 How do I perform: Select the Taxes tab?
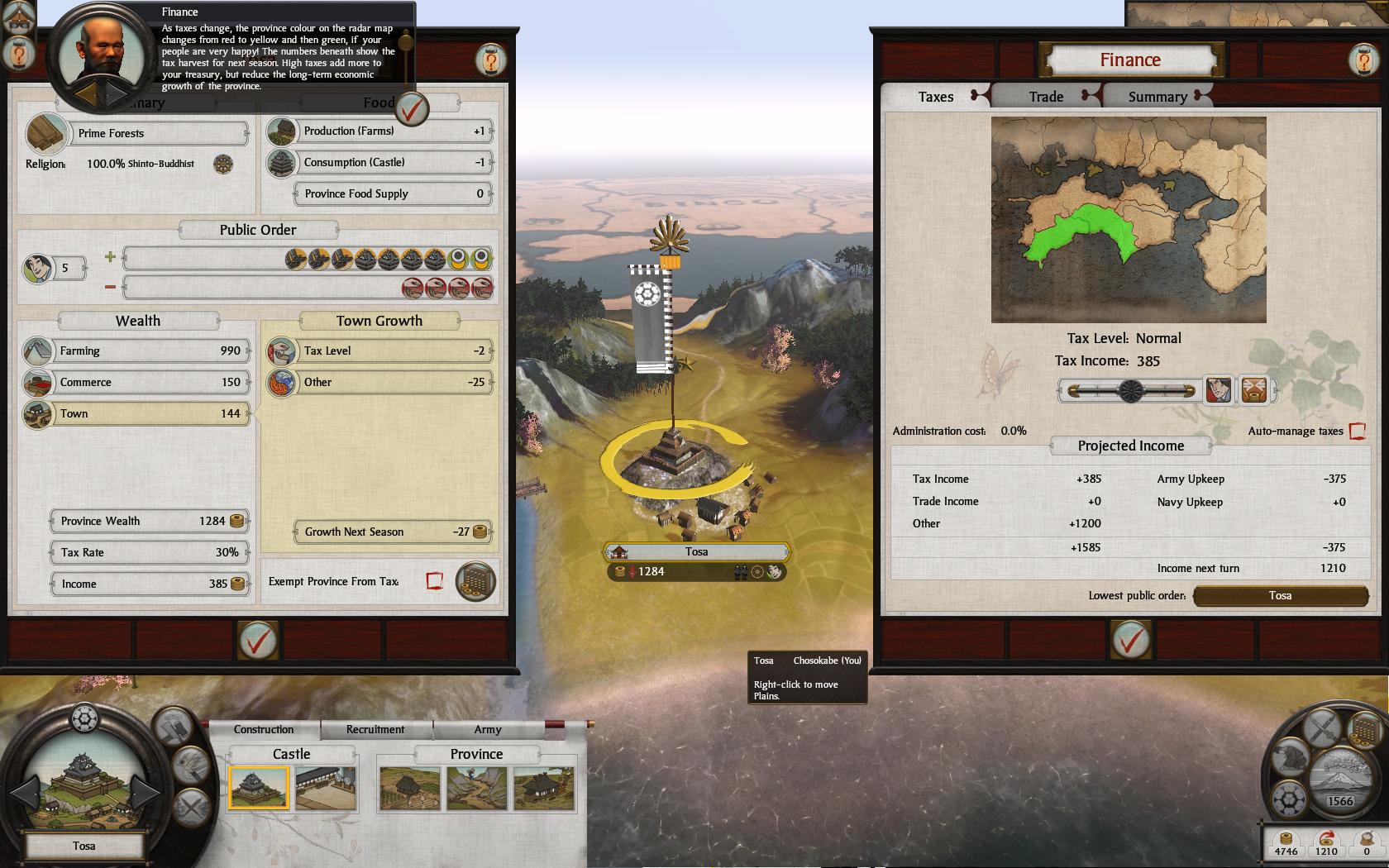(935, 97)
